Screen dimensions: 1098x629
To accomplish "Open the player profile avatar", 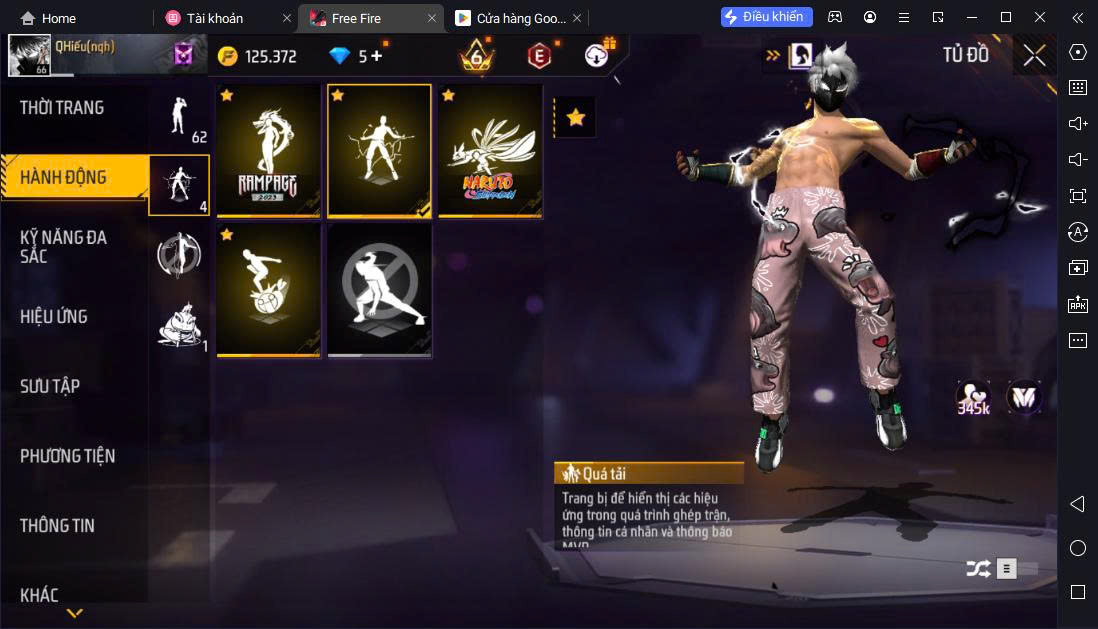I will 30,56.
